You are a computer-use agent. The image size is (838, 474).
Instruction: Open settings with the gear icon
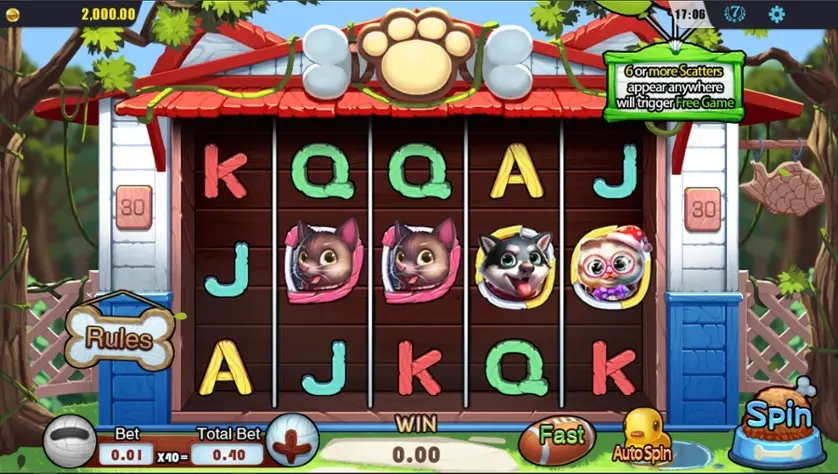click(x=776, y=14)
